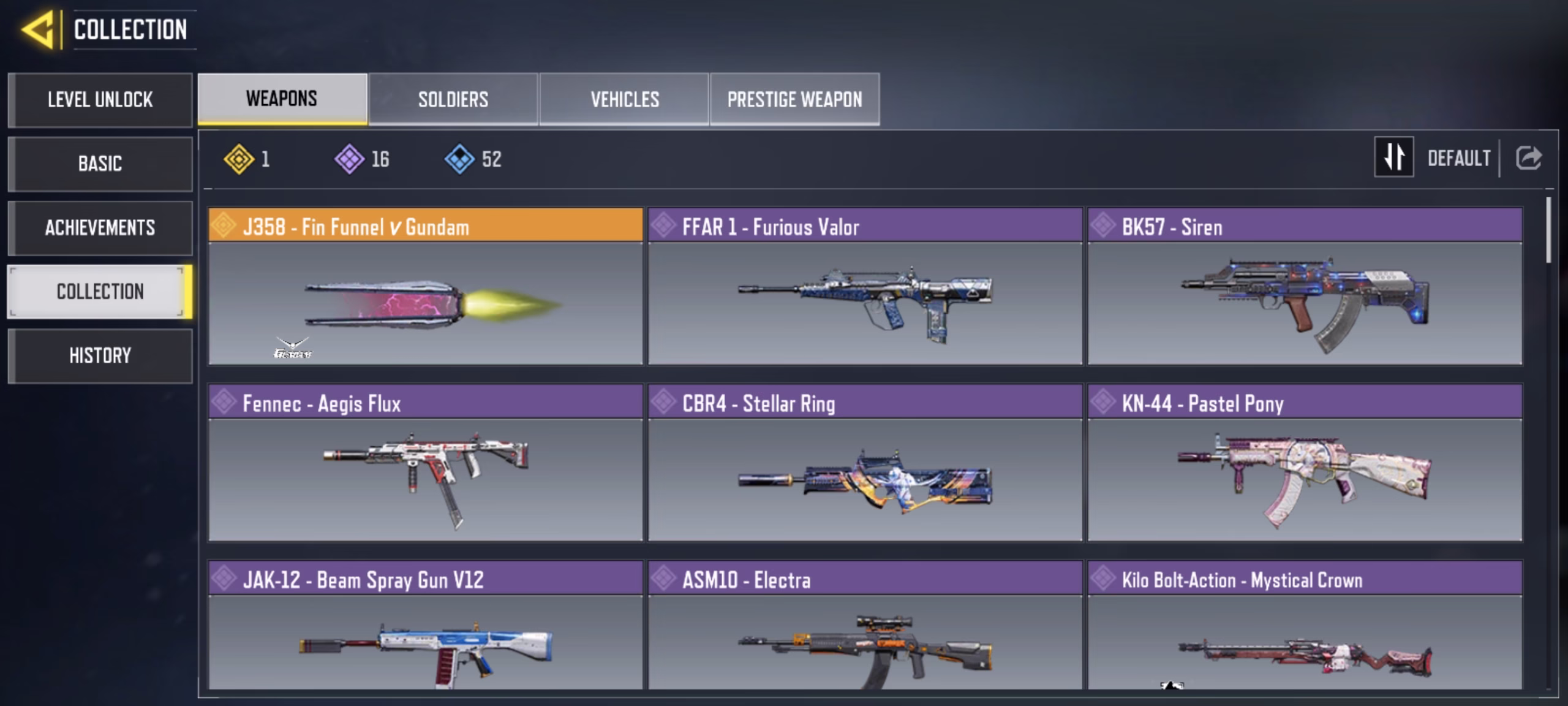Screen dimensions: 1568x706
Task: Select the JAK-12 Beam Spray Gun card
Action: 426,626
